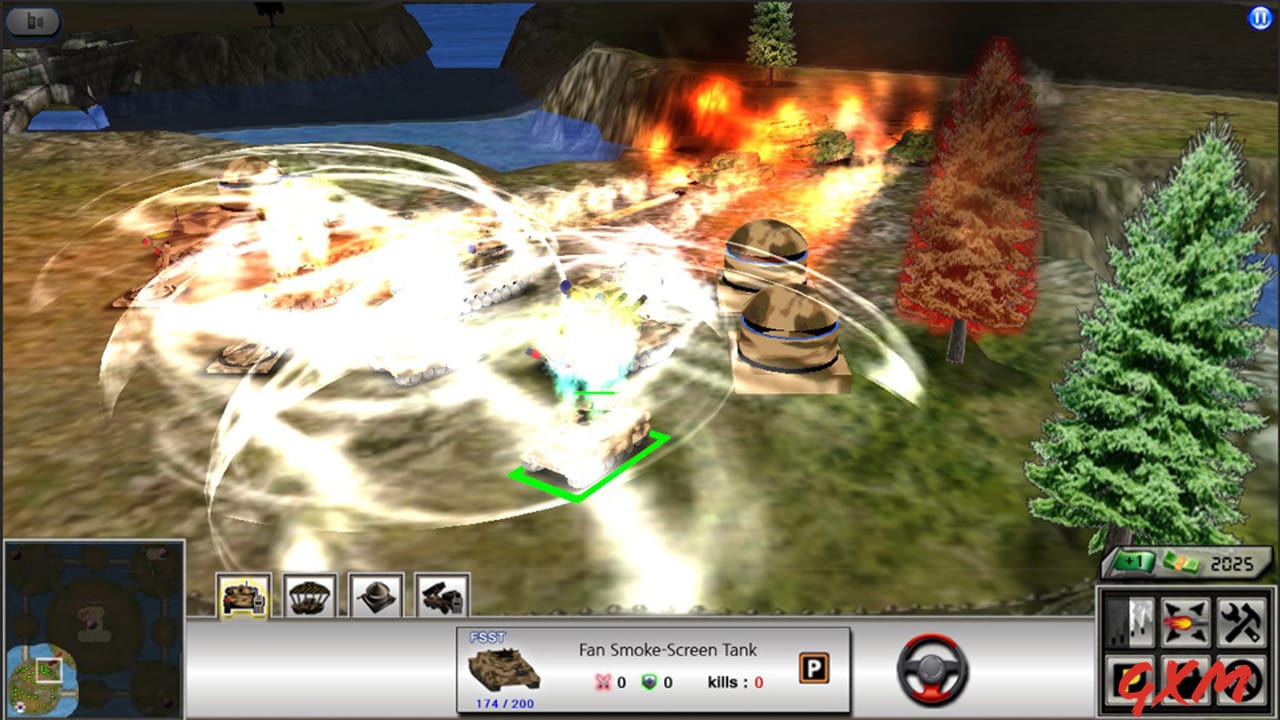The image size is (1280, 720).
Task: Click the FSST label on the unit panel
Action: [486, 636]
